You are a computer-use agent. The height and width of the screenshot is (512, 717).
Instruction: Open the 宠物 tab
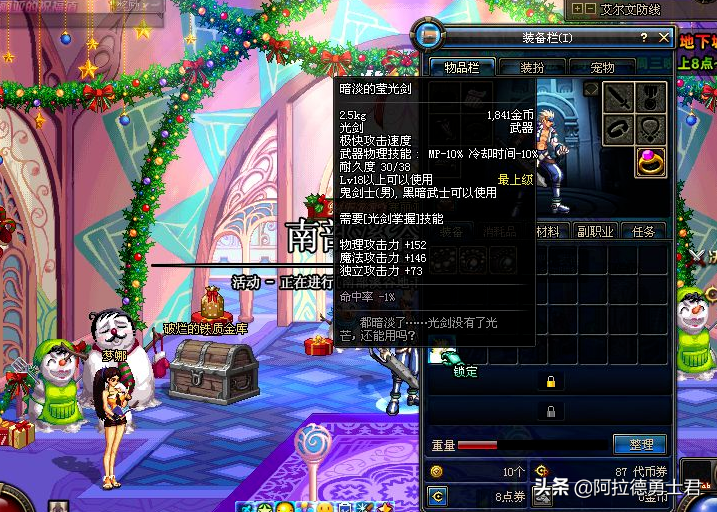pos(603,67)
